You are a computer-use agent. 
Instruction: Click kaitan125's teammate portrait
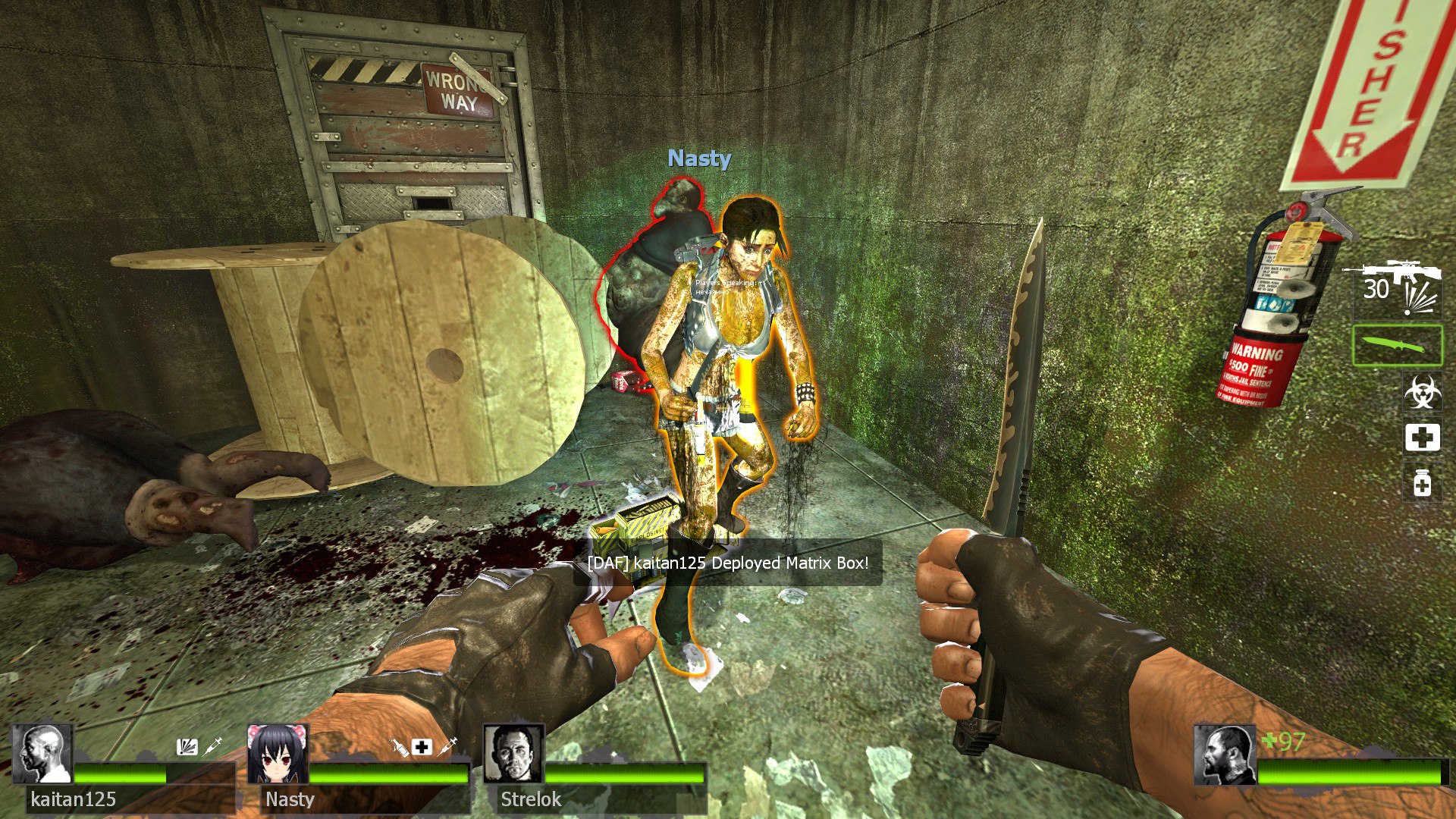click(x=42, y=754)
